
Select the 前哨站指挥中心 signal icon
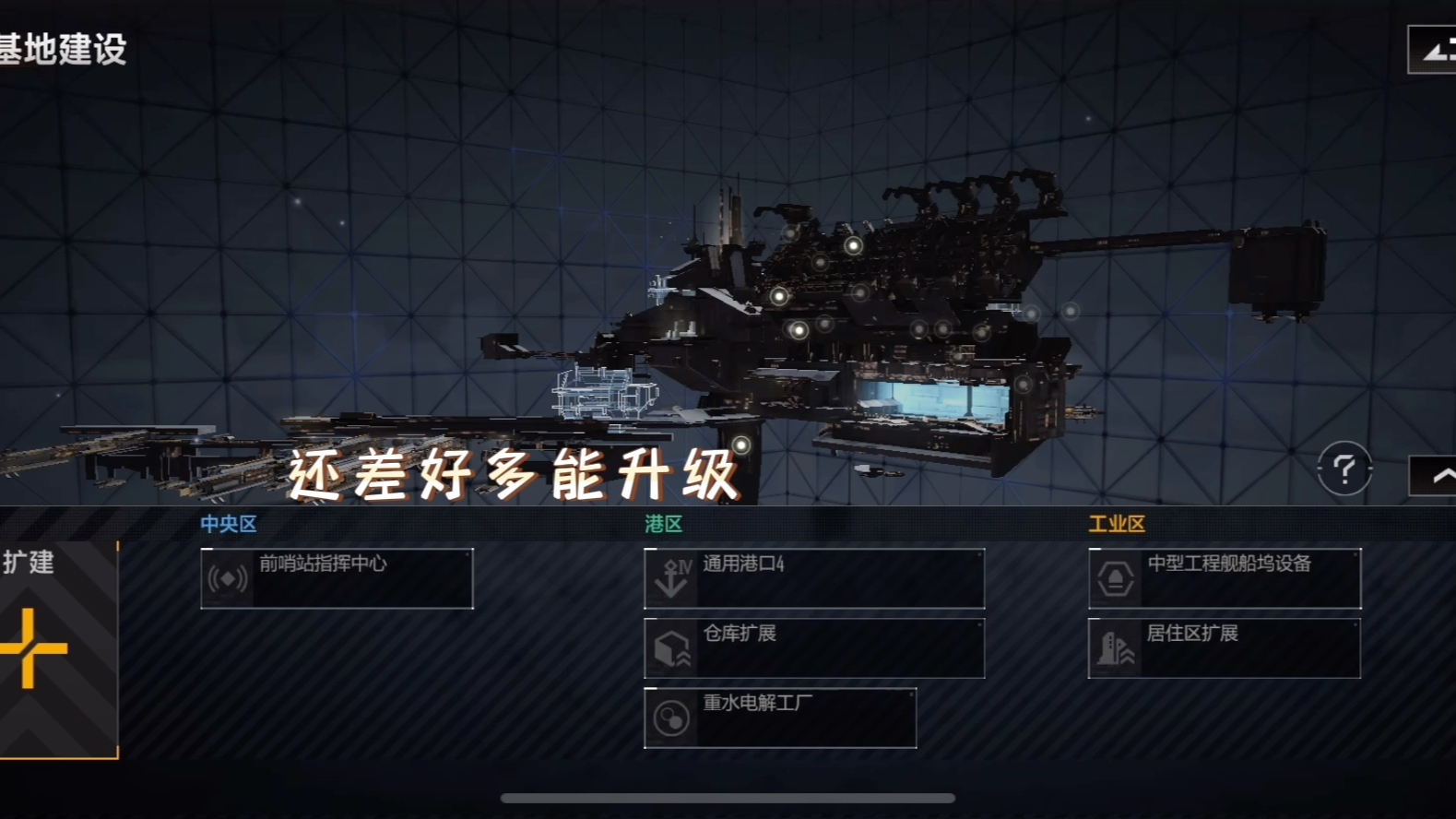pos(227,577)
